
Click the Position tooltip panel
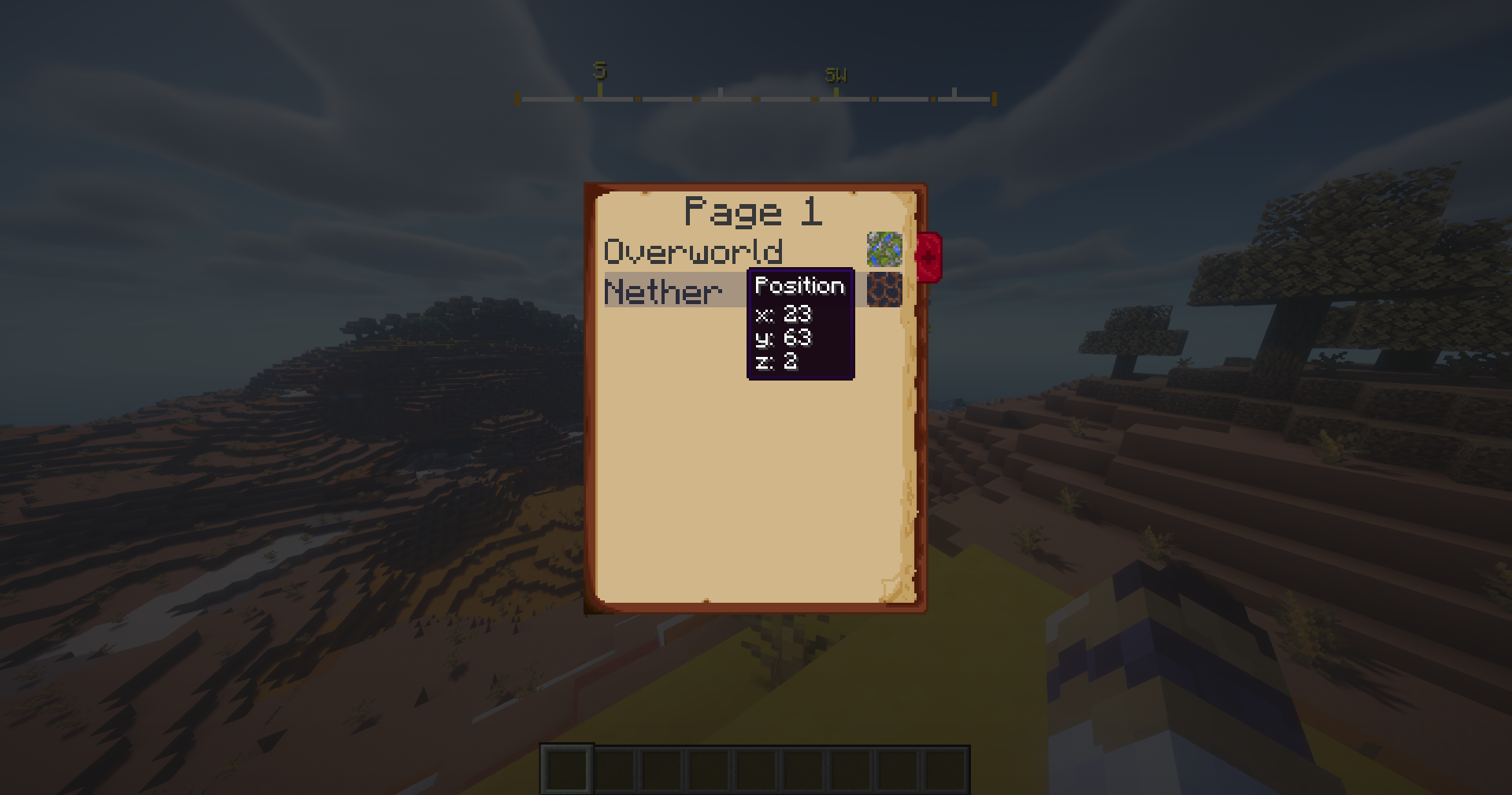[x=799, y=323]
